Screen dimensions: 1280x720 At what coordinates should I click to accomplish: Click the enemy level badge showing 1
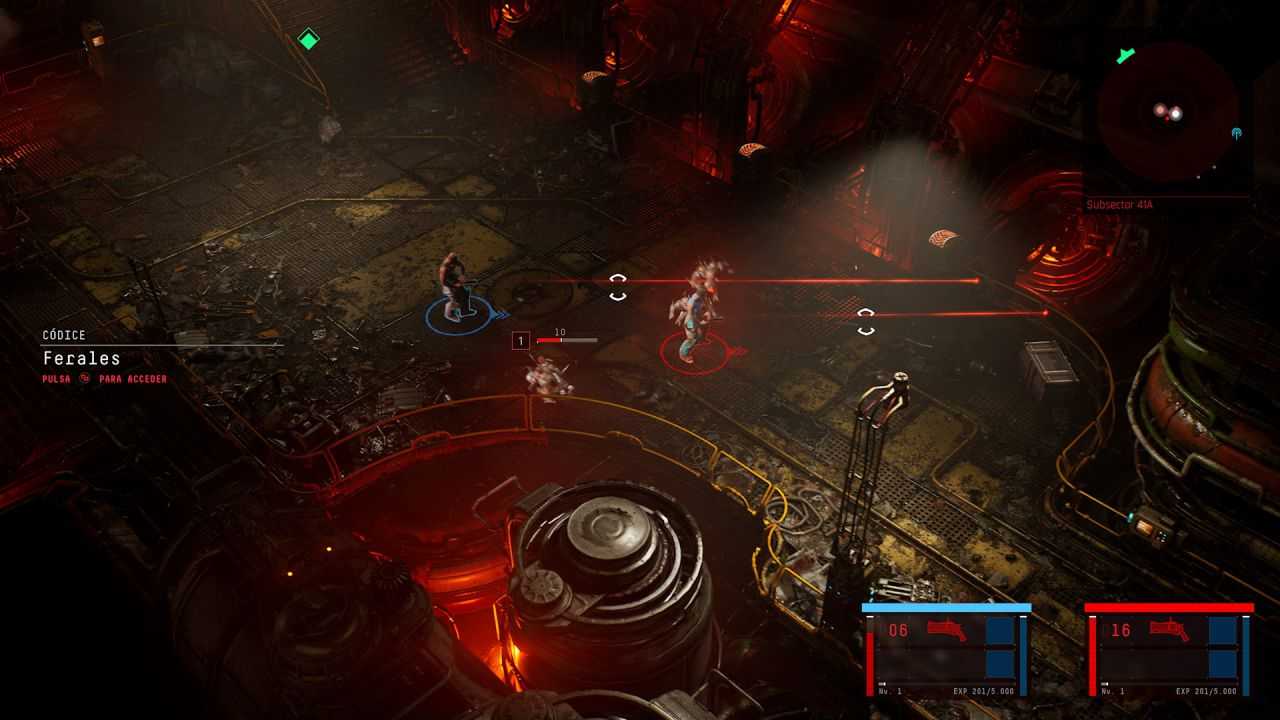[x=519, y=340]
